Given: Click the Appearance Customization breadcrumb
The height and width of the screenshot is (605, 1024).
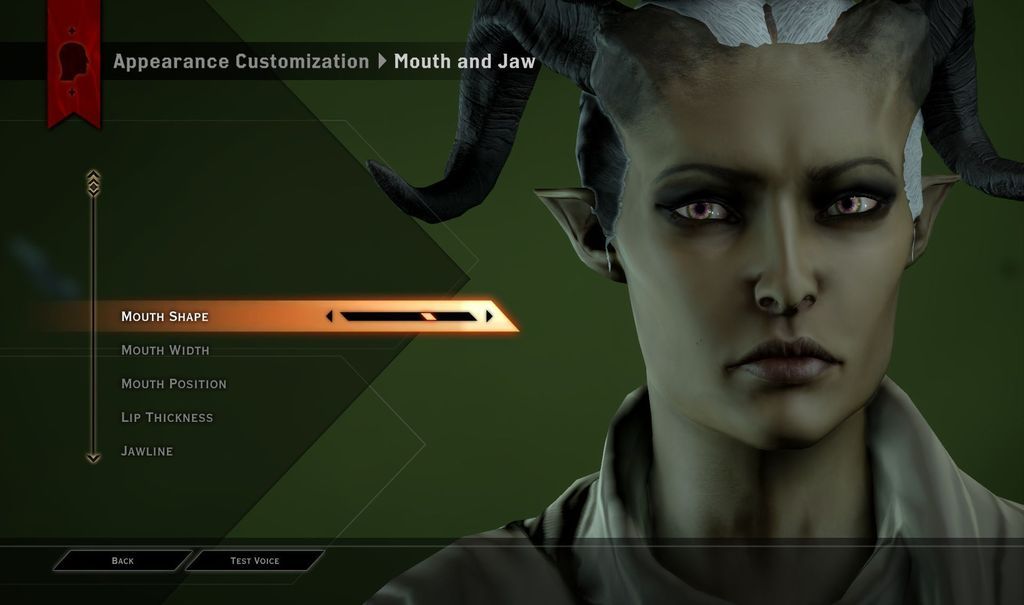Looking at the screenshot, I should (241, 61).
